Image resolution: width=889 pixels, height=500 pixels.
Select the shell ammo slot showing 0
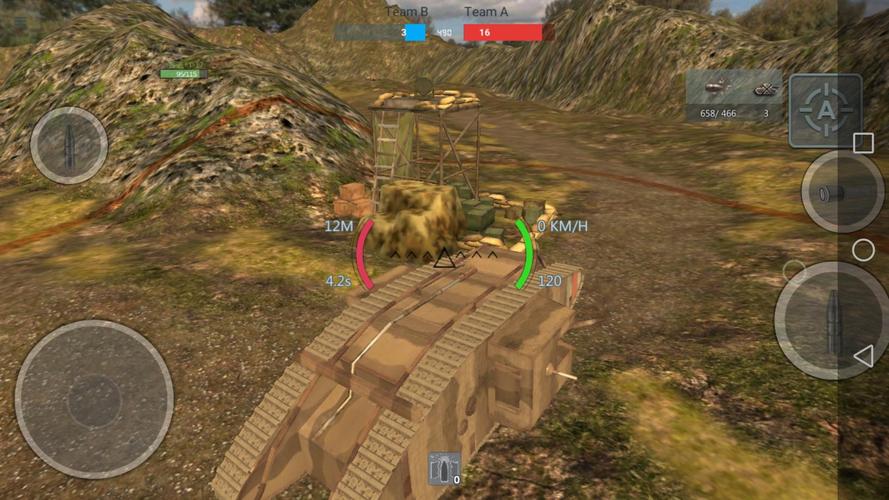coord(445,468)
